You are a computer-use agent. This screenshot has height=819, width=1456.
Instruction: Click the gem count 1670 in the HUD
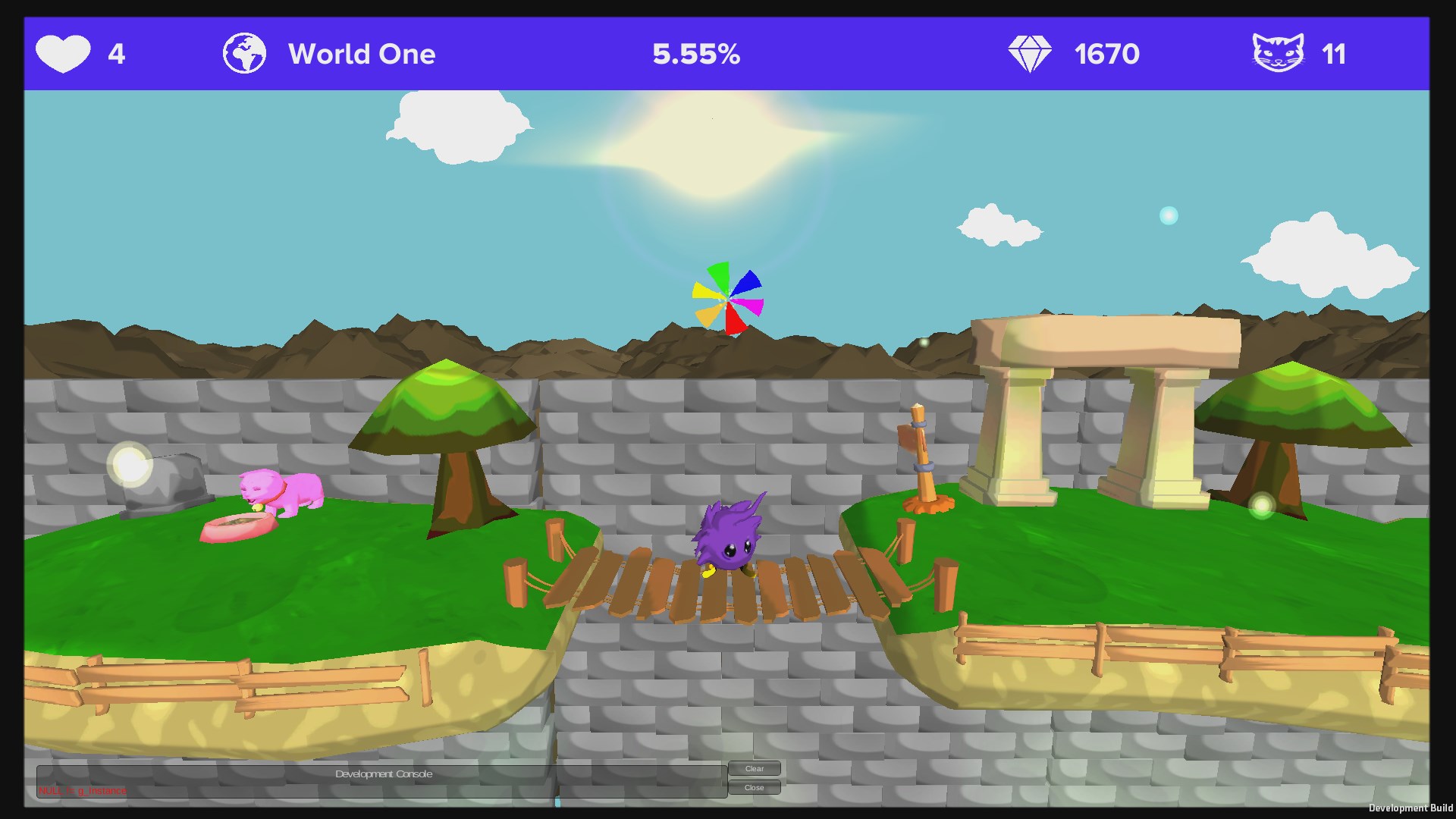click(x=1107, y=54)
